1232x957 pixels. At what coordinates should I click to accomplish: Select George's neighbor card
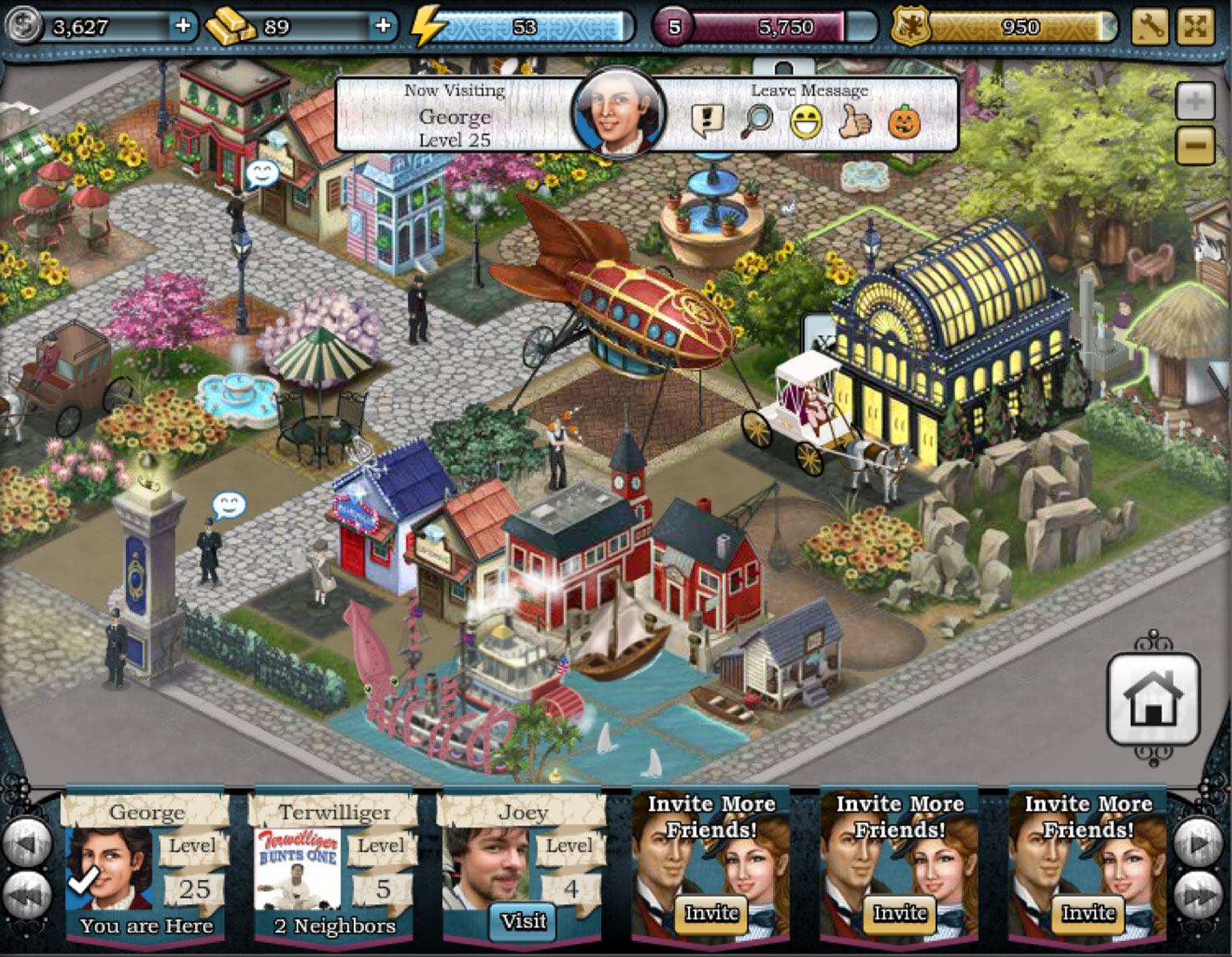[145, 868]
